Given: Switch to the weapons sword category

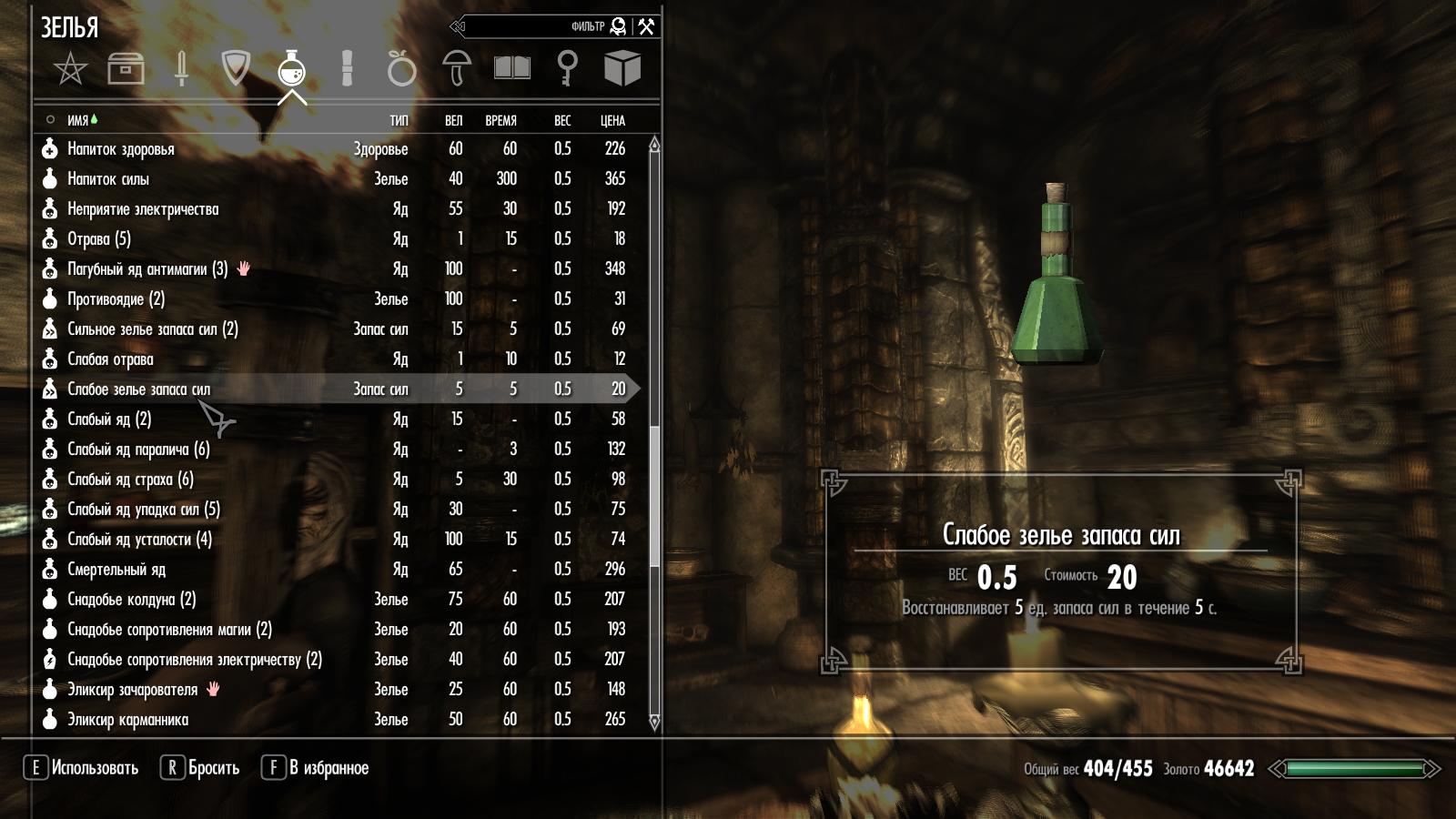Looking at the screenshot, I should 181,69.
